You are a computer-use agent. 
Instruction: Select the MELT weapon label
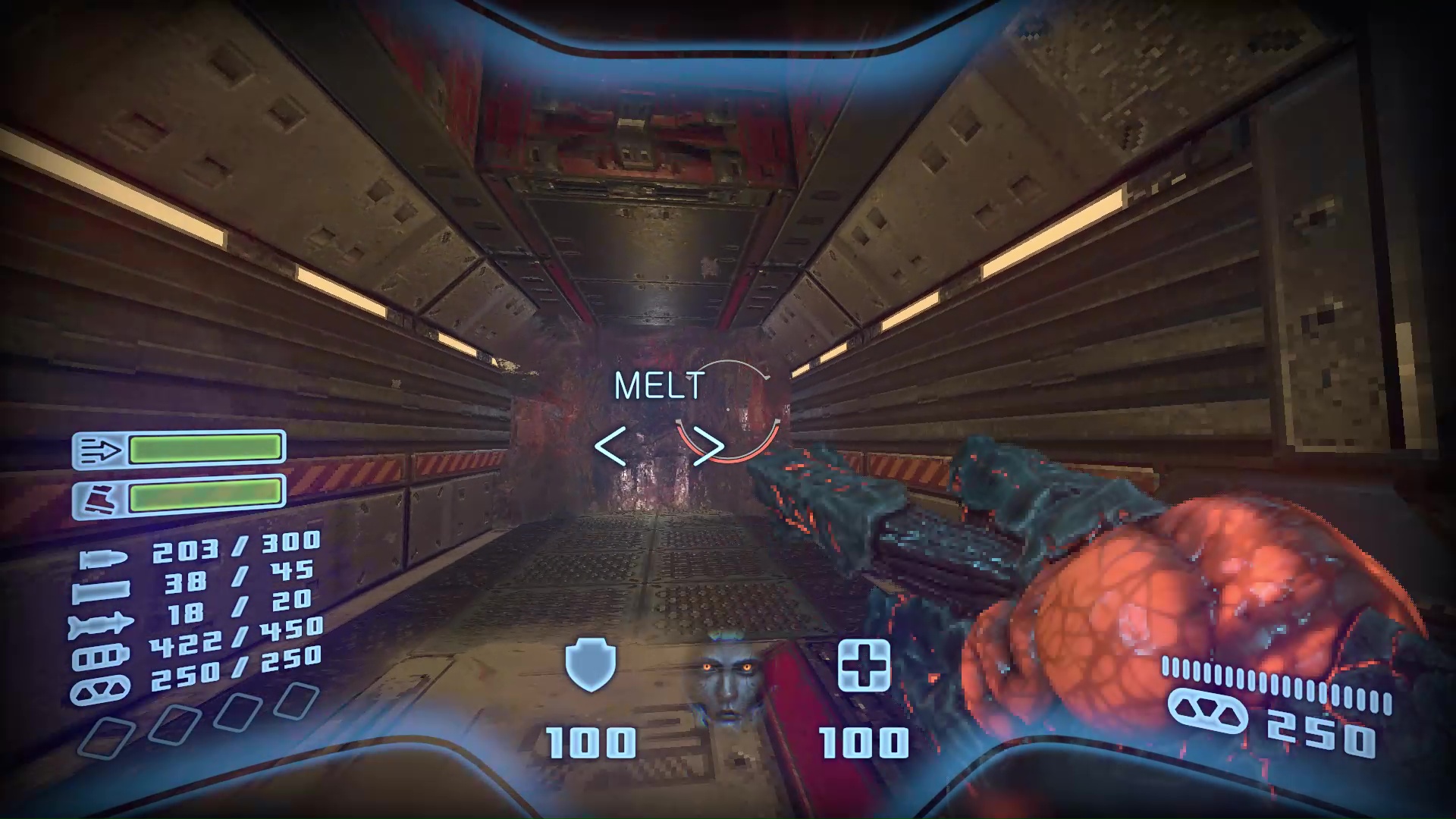(x=658, y=386)
